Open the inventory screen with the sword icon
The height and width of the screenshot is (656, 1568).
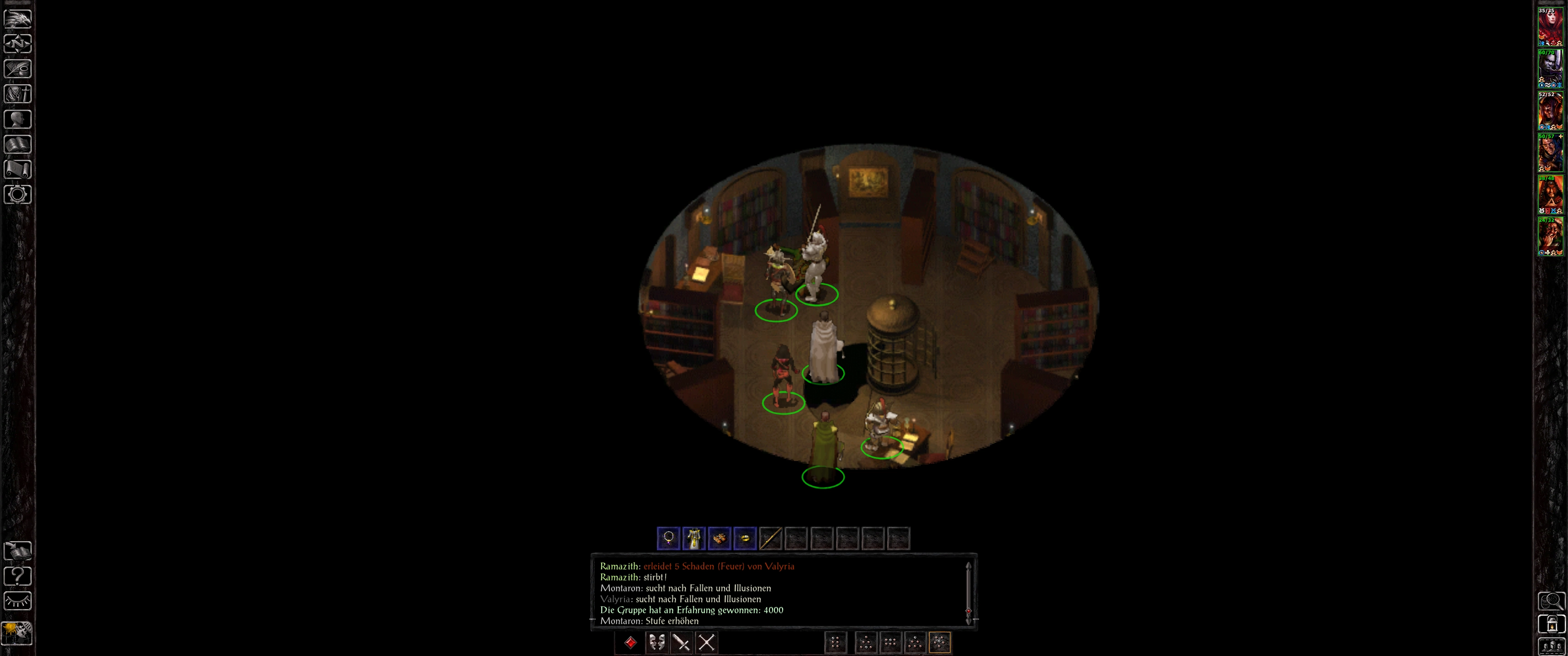(x=18, y=94)
